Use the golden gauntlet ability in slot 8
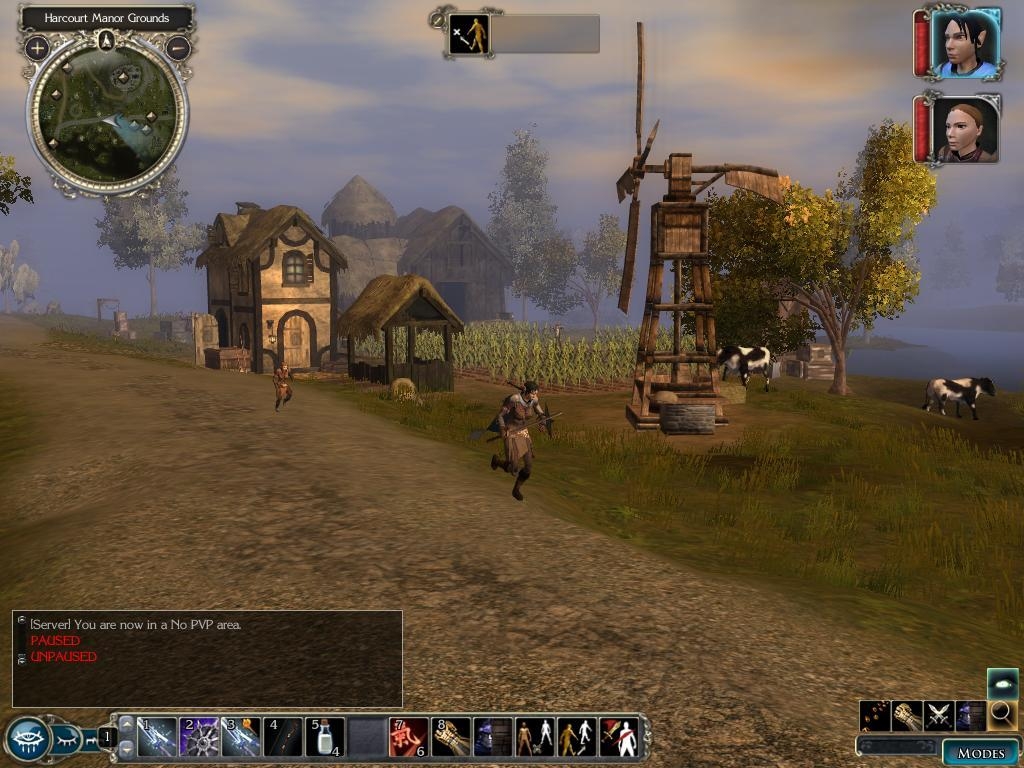Screen dimensions: 1024x768 tap(451, 737)
